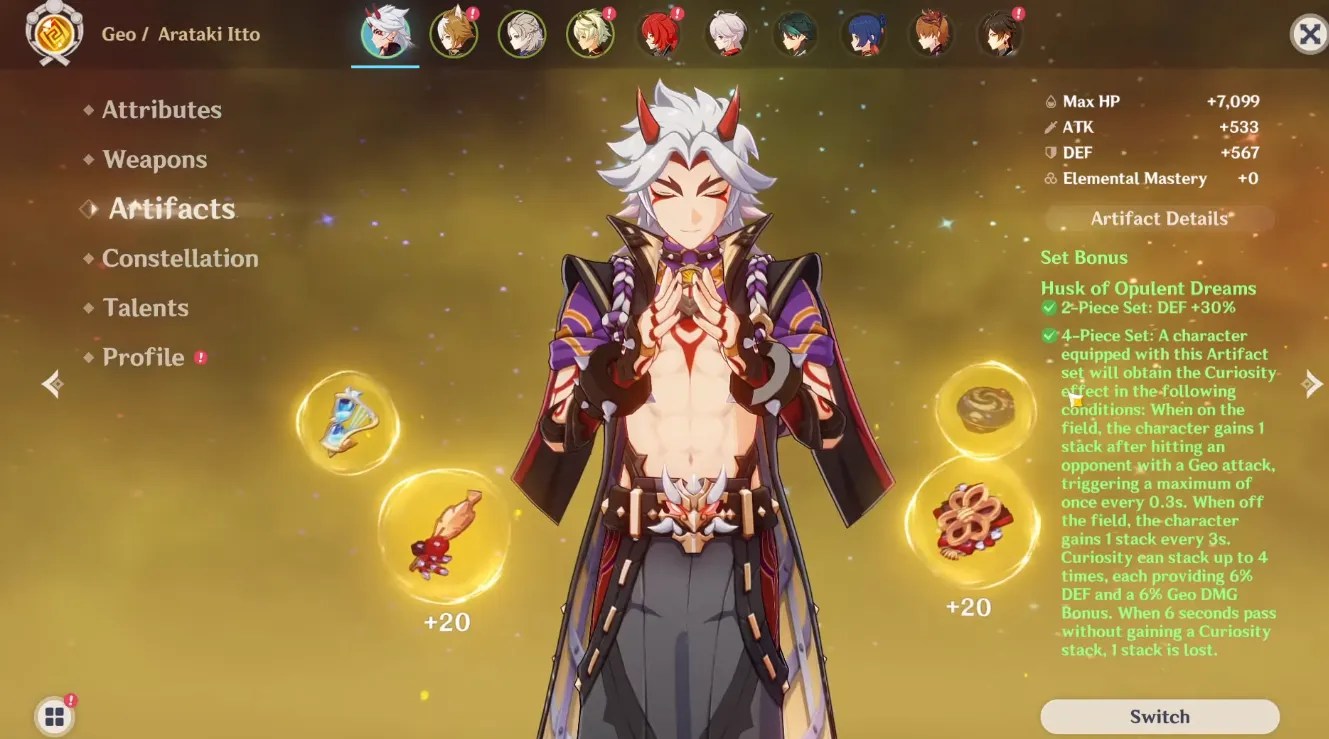Select the Attributes menu item
This screenshot has height=739, width=1329.
click(x=161, y=109)
